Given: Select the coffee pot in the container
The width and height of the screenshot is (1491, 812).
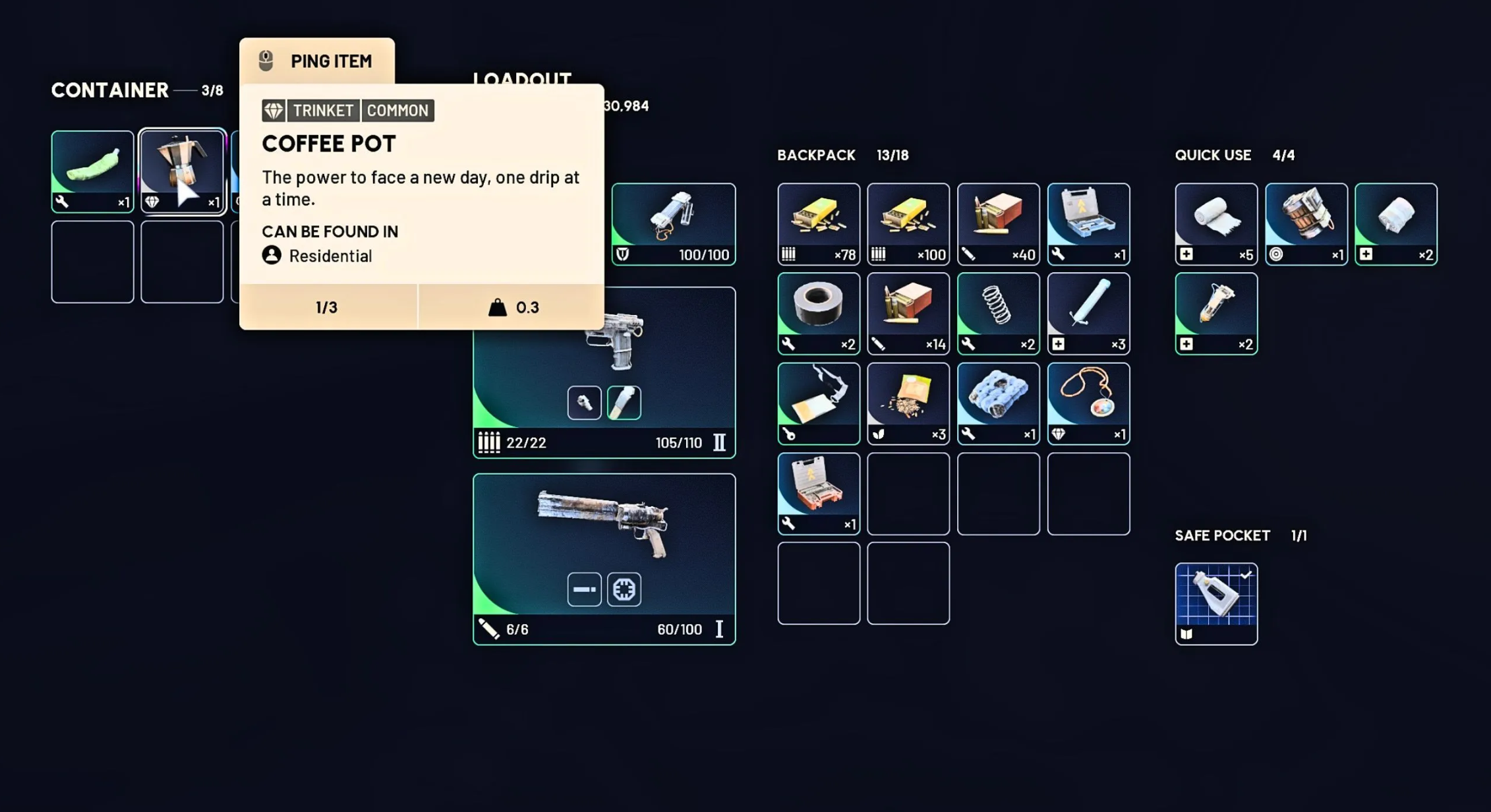Looking at the screenshot, I should (x=182, y=170).
